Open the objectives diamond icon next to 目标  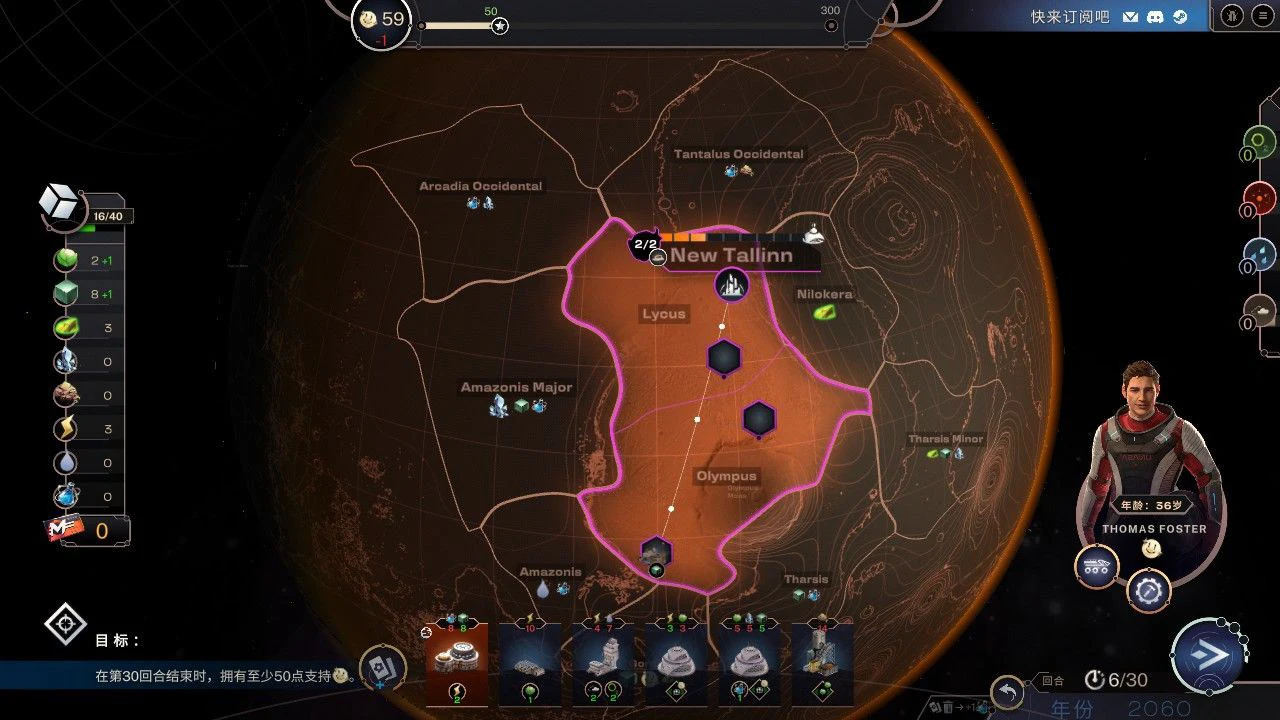(x=64, y=623)
